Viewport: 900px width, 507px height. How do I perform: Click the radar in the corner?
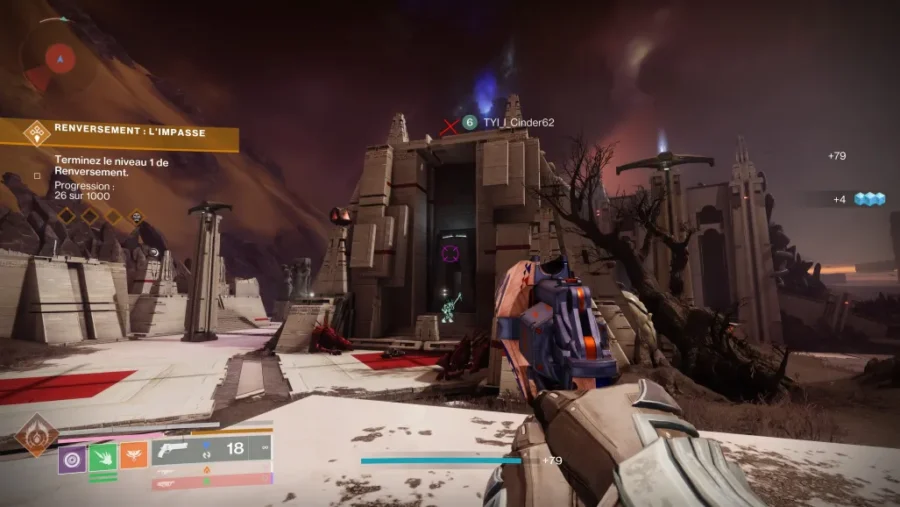pos(60,58)
